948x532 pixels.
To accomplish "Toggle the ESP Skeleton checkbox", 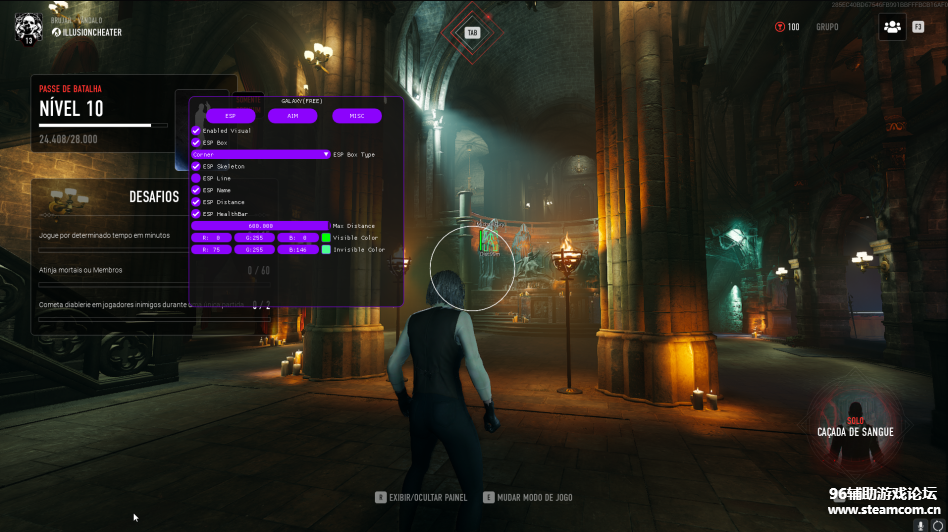I will [196, 166].
